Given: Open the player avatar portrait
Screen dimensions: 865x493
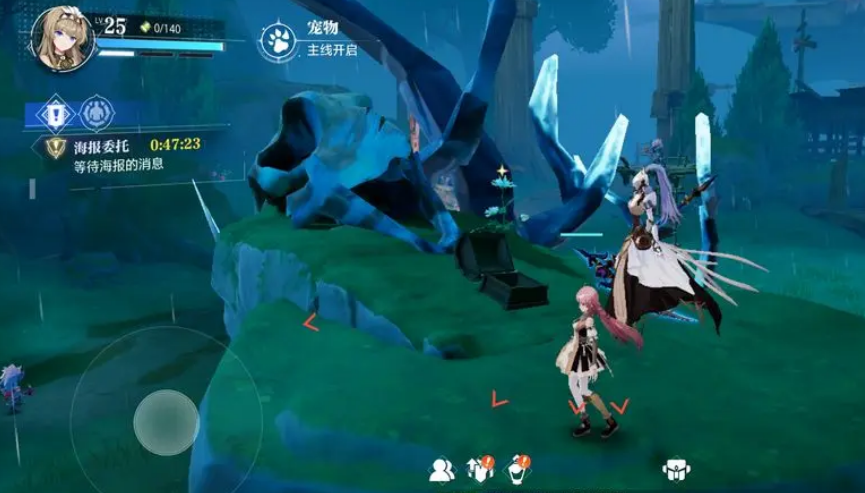Looking at the screenshot, I should (61, 38).
